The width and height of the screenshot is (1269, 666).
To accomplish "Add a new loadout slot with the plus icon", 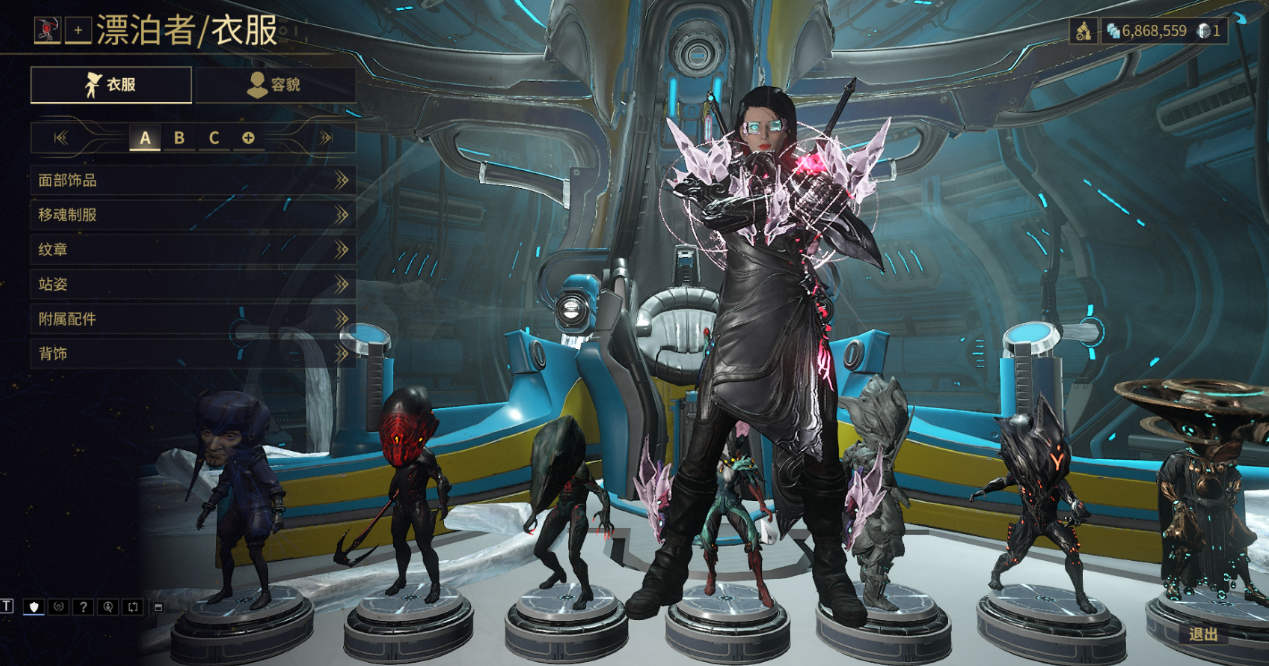I will coord(248,138).
